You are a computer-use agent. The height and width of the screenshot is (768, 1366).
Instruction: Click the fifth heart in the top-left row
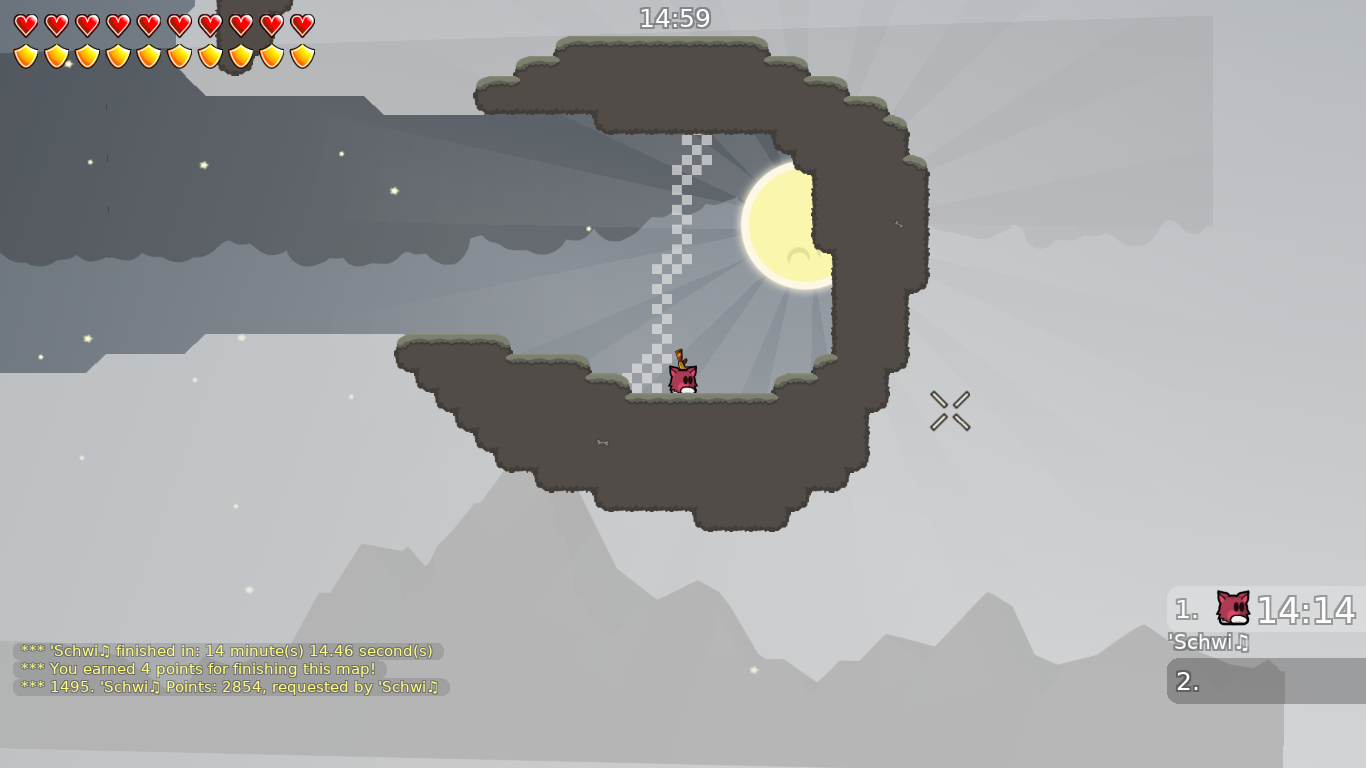(x=150, y=24)
